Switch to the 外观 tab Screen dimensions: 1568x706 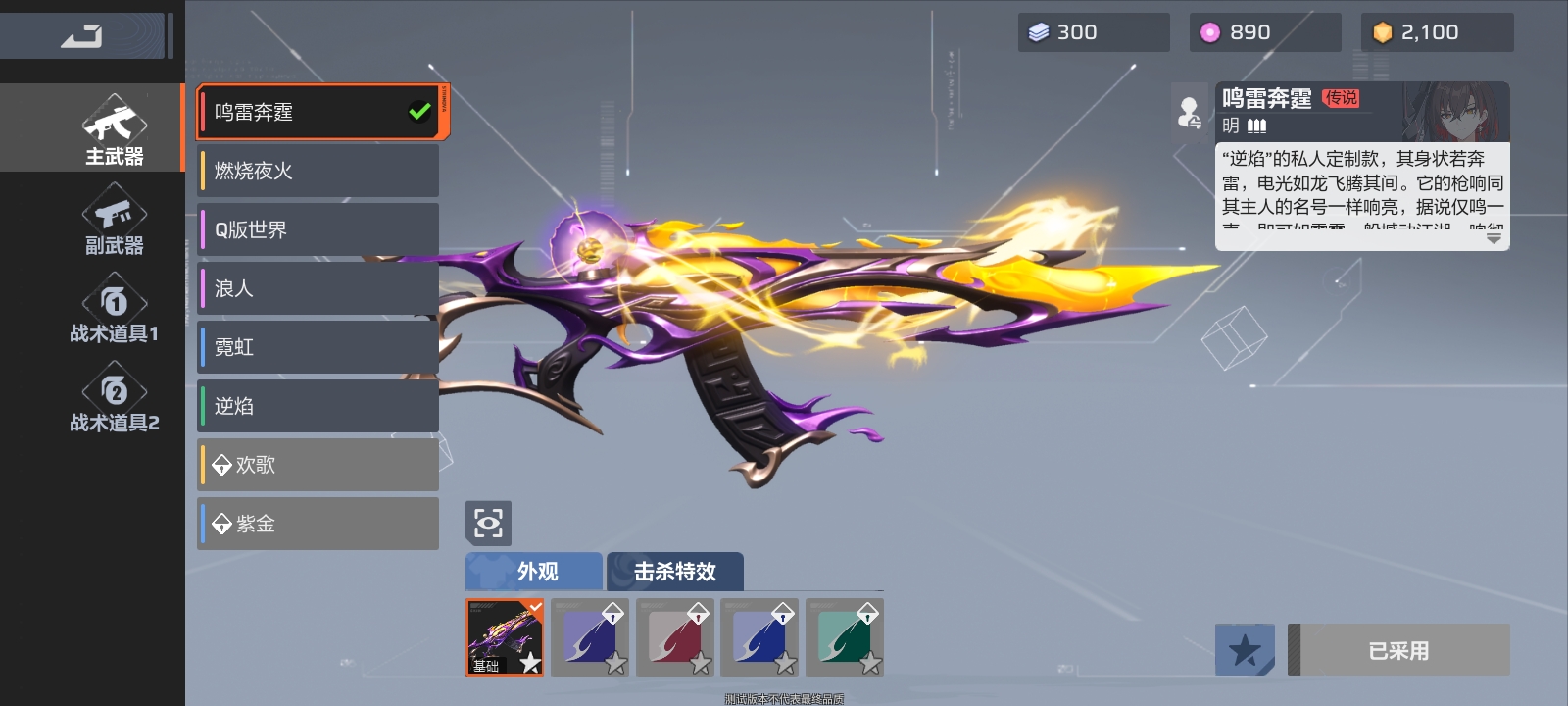point(534,571)
